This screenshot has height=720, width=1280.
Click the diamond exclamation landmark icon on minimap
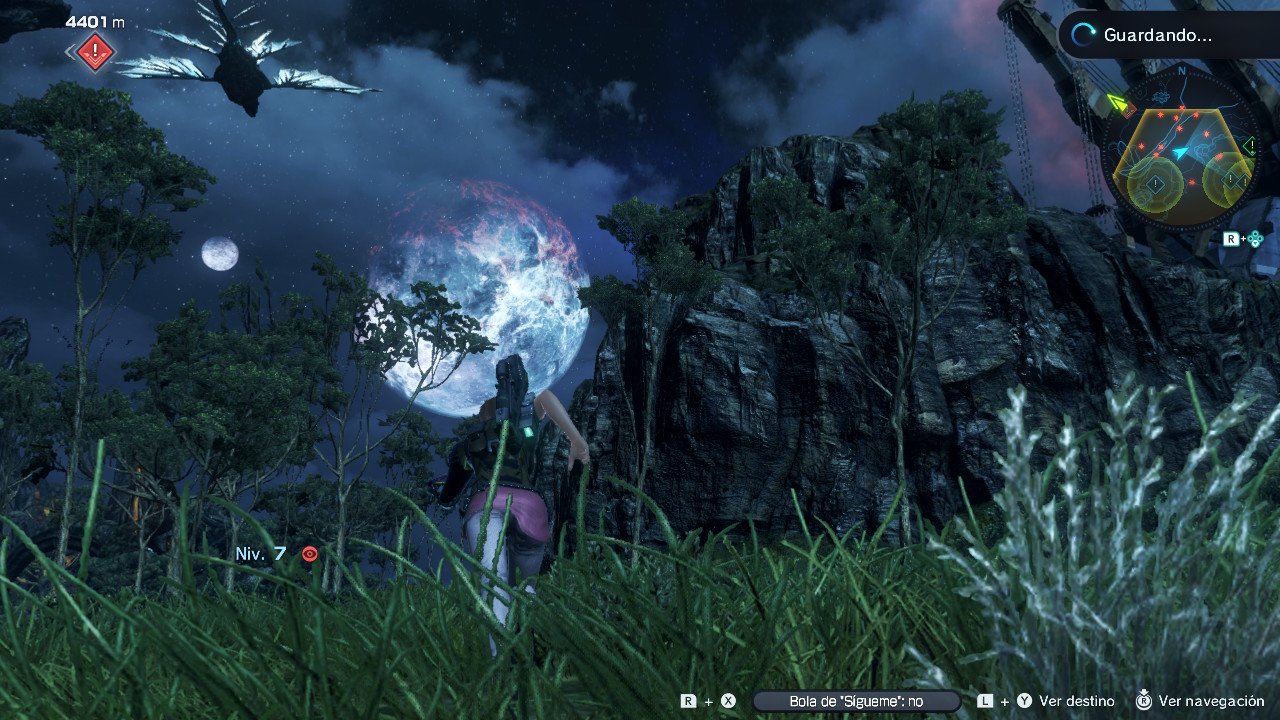1155,182
